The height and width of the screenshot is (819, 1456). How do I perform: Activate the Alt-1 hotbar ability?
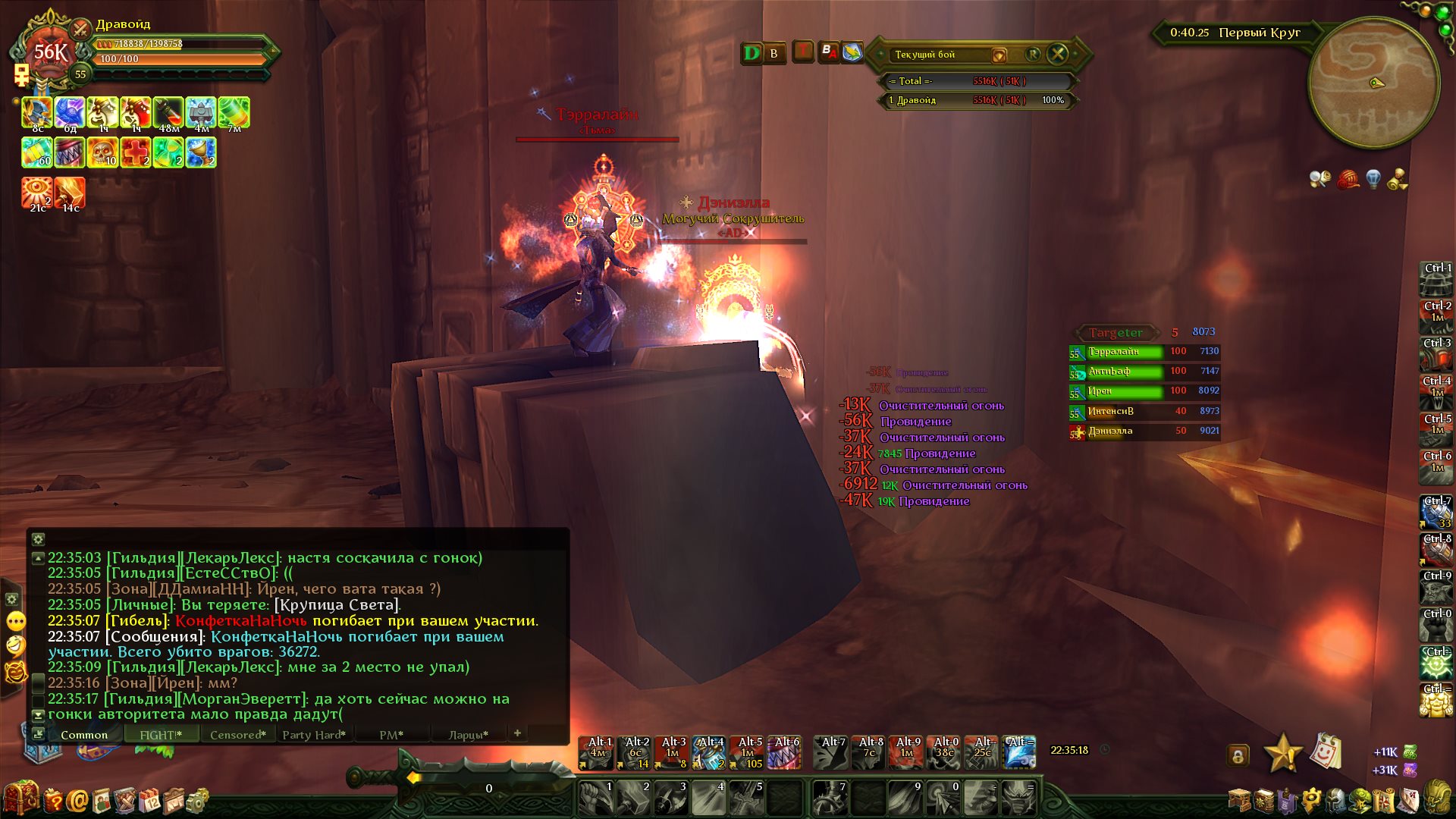coord(597,753)
